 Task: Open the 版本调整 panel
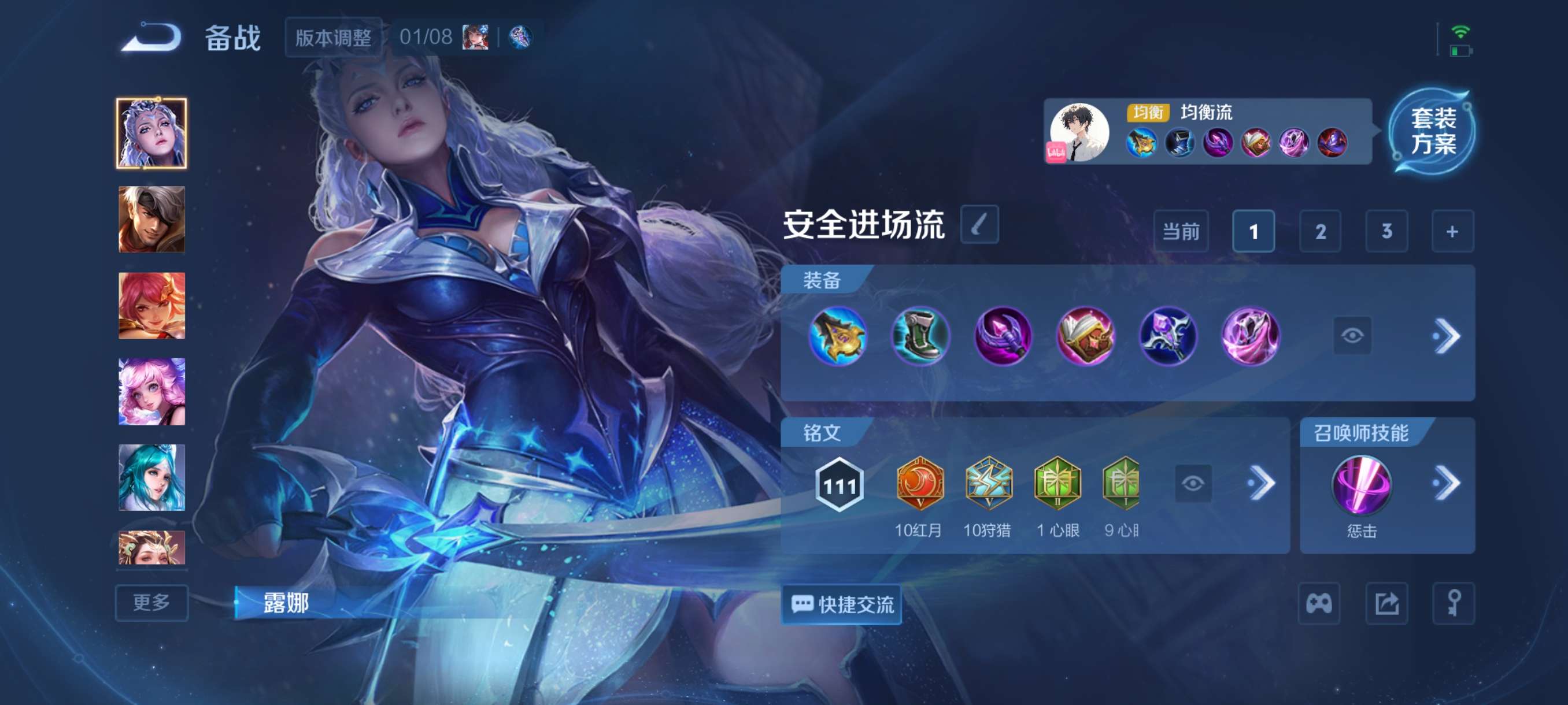click(334, 36)
